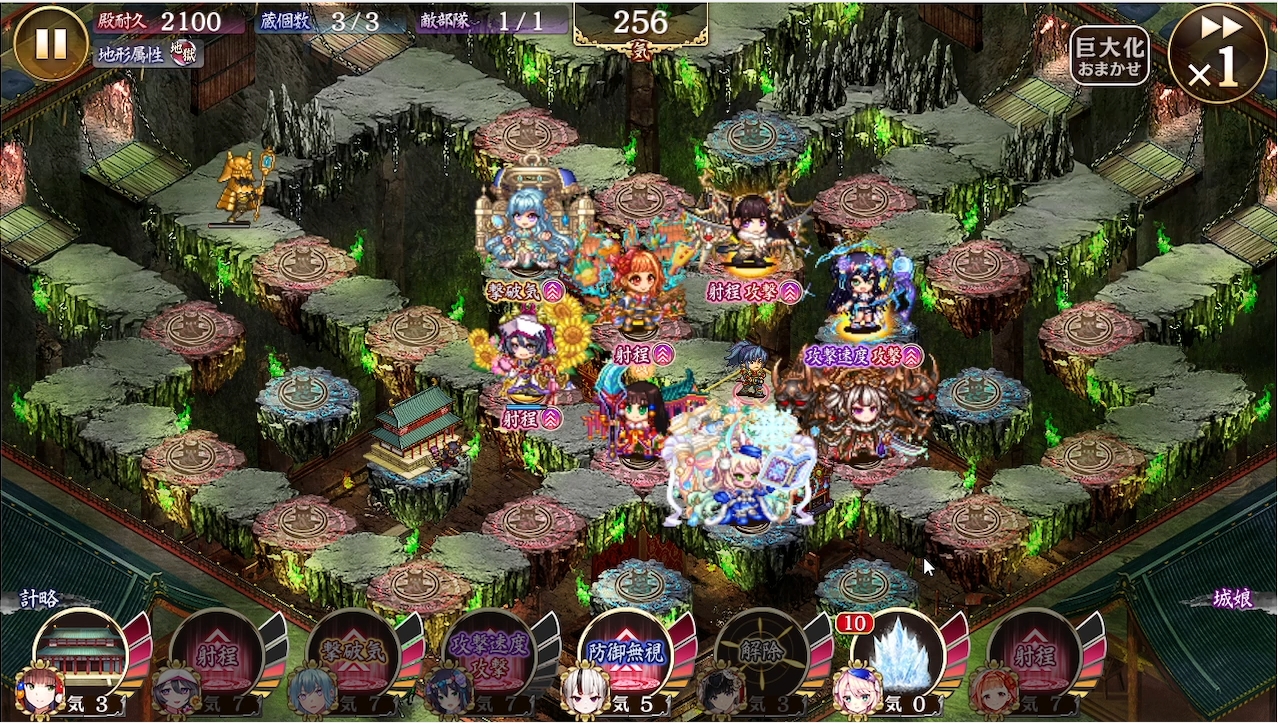Click the 巨大化おまかせ auto-enlarge button
The width and height of the screenshot is (1278, 723).
point(1109,56)
